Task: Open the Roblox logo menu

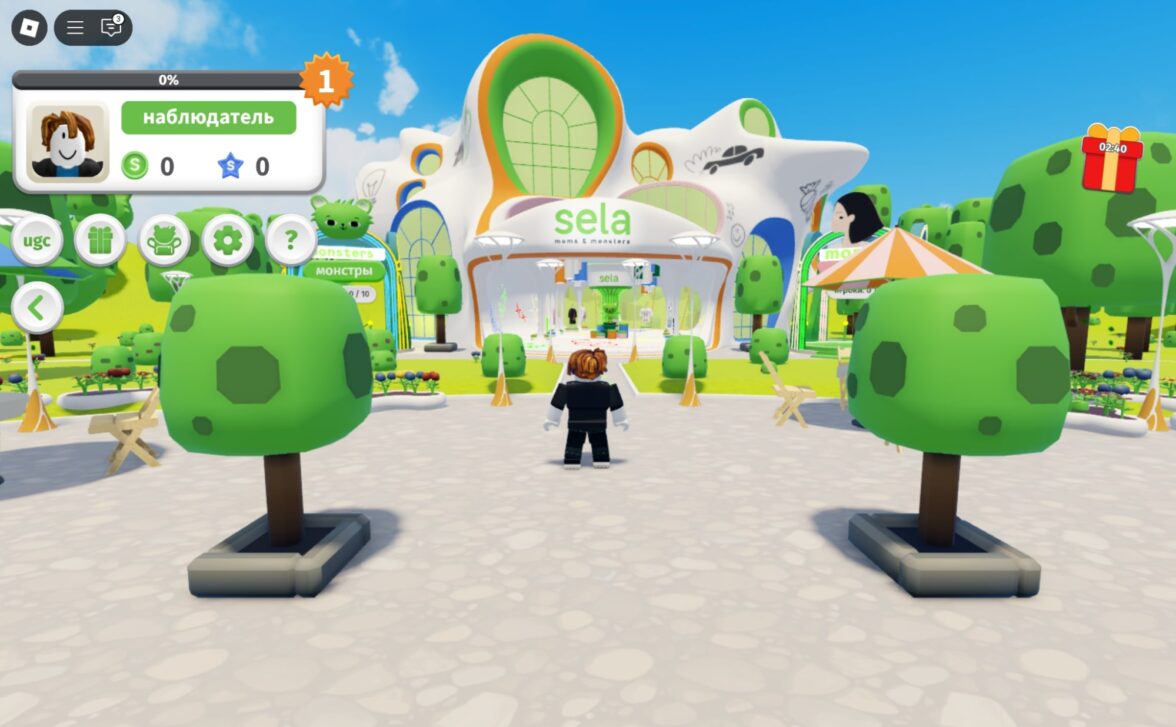Action: point(29,27)
